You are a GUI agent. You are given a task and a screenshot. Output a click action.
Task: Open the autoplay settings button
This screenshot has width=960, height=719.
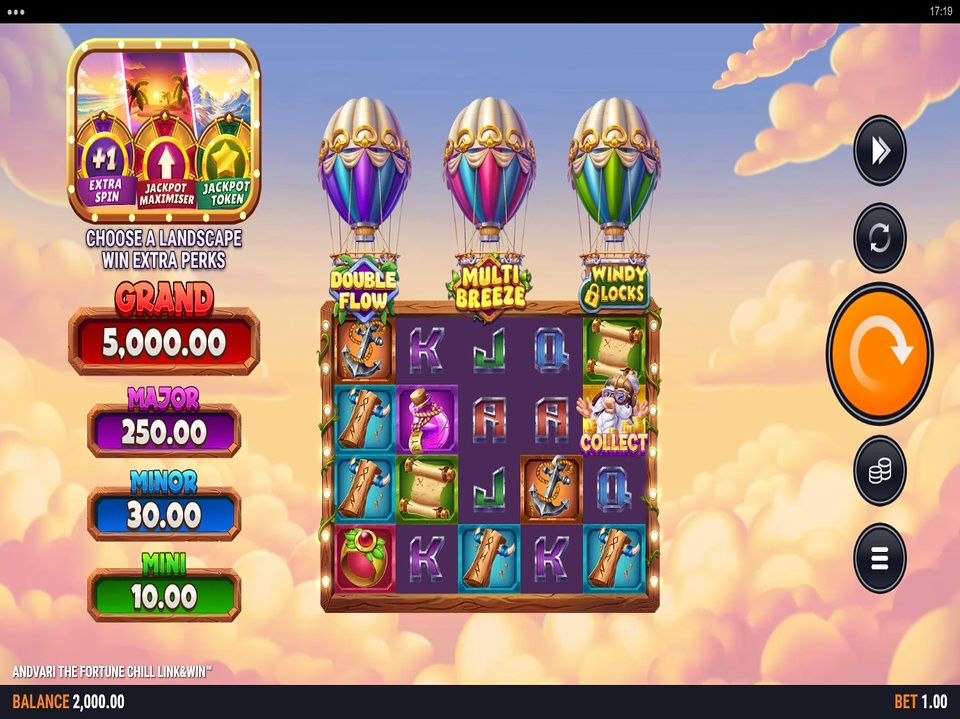pyautogui.click(x=879, y=238)
